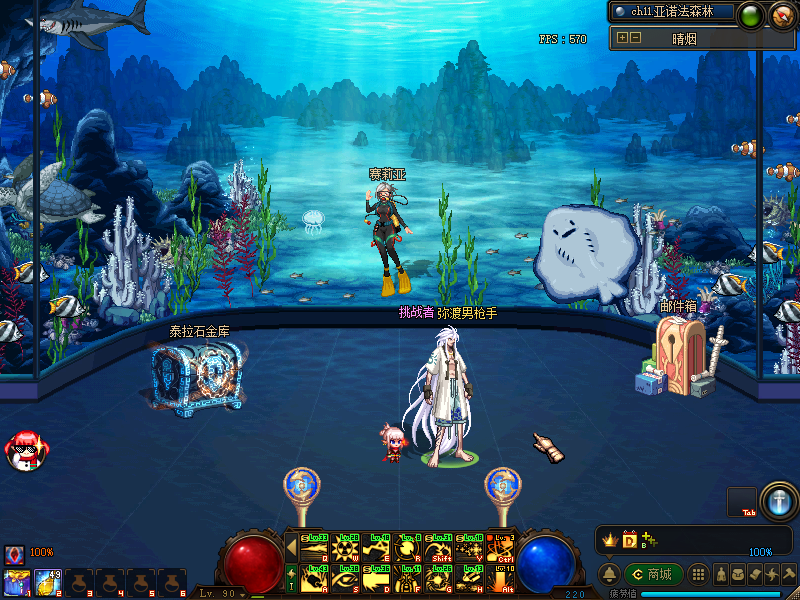Activate the sunburst skill bound to W
Image resolution: width=800 pixels, height=600 pixels.
tap(345, 547)
